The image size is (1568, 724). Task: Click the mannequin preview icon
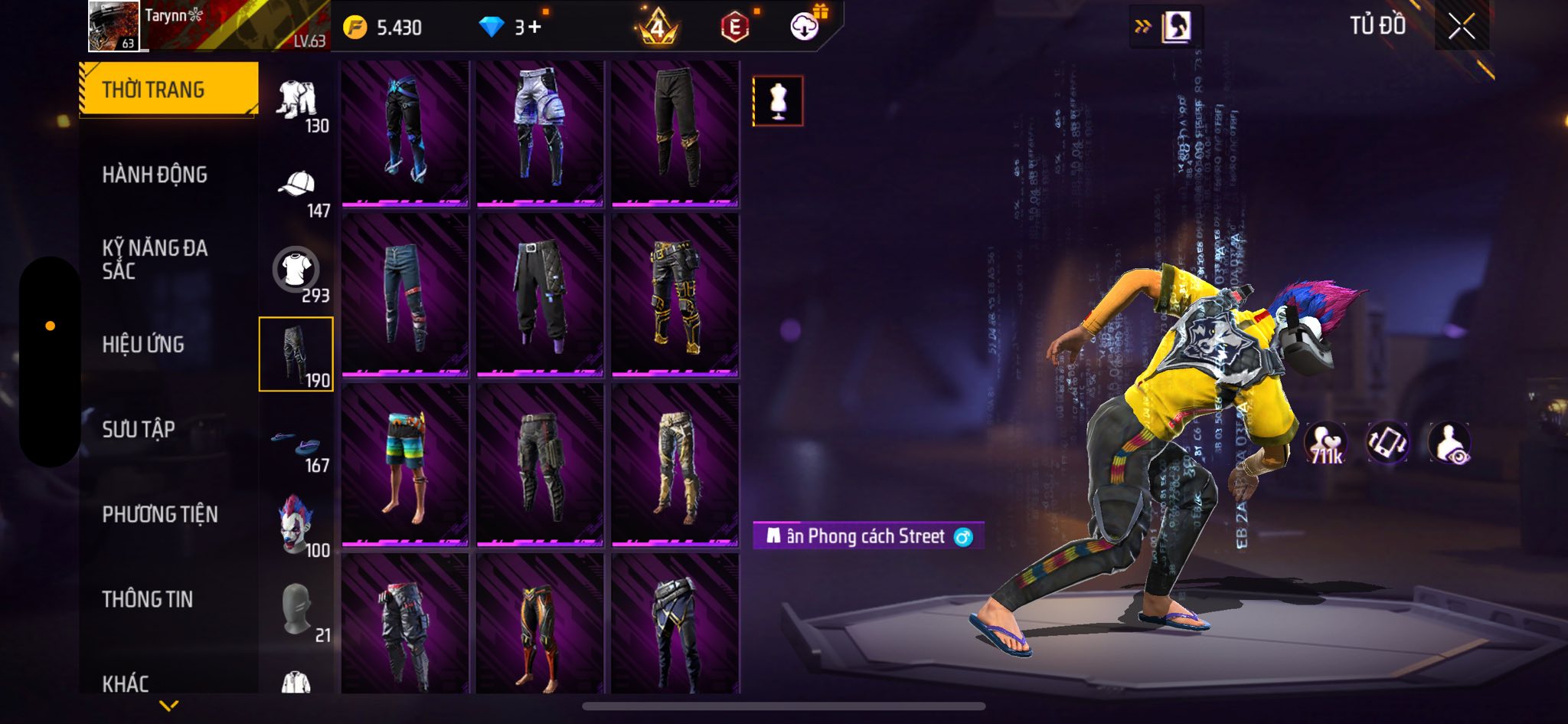[778, 101]
